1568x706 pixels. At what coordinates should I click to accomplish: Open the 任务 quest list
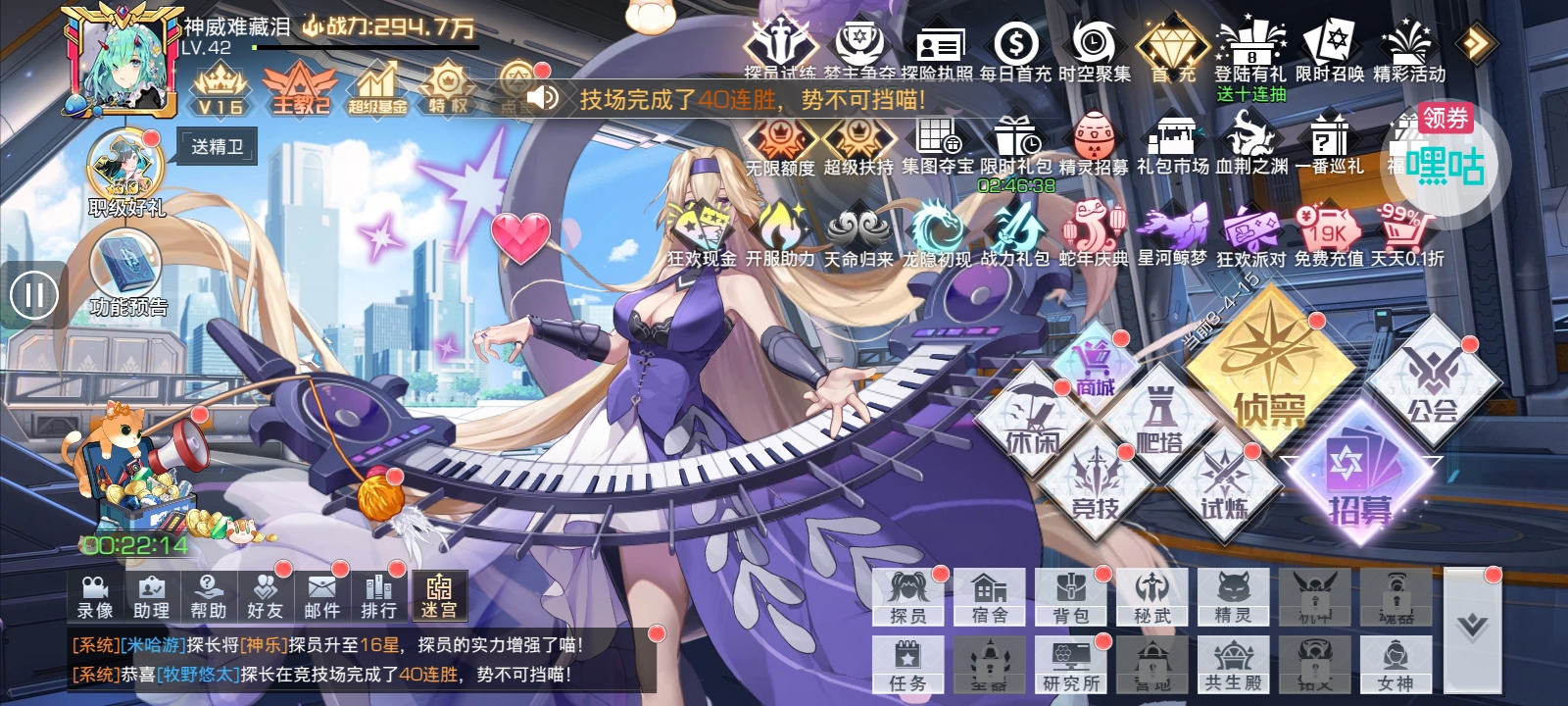[x=907, y=665]
